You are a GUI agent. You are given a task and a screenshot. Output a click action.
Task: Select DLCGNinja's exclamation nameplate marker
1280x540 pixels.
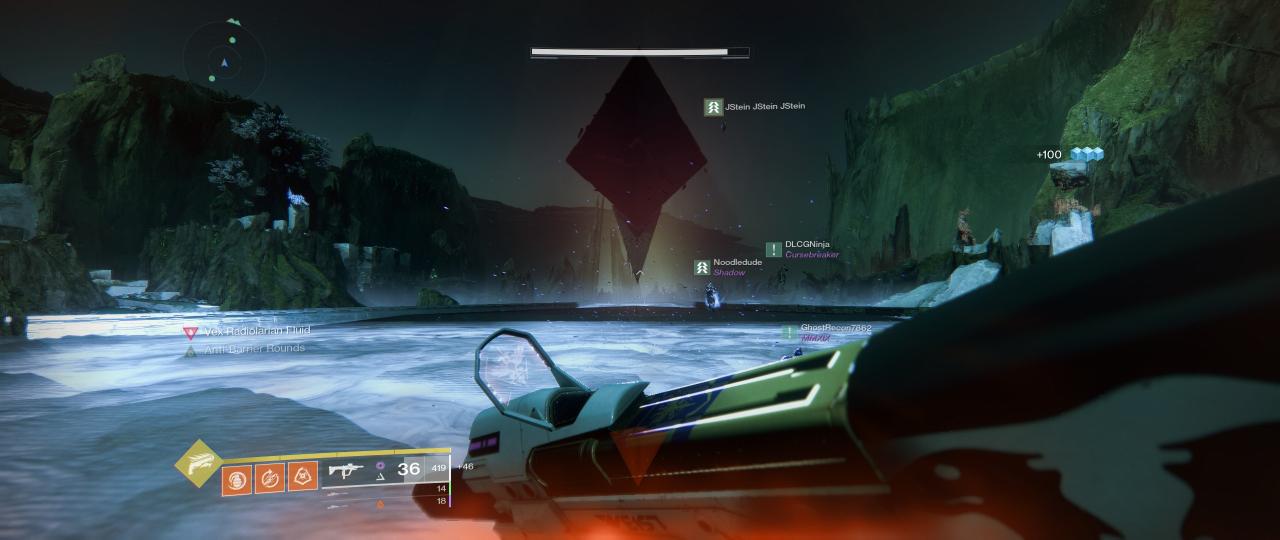[x=773, y=249]
